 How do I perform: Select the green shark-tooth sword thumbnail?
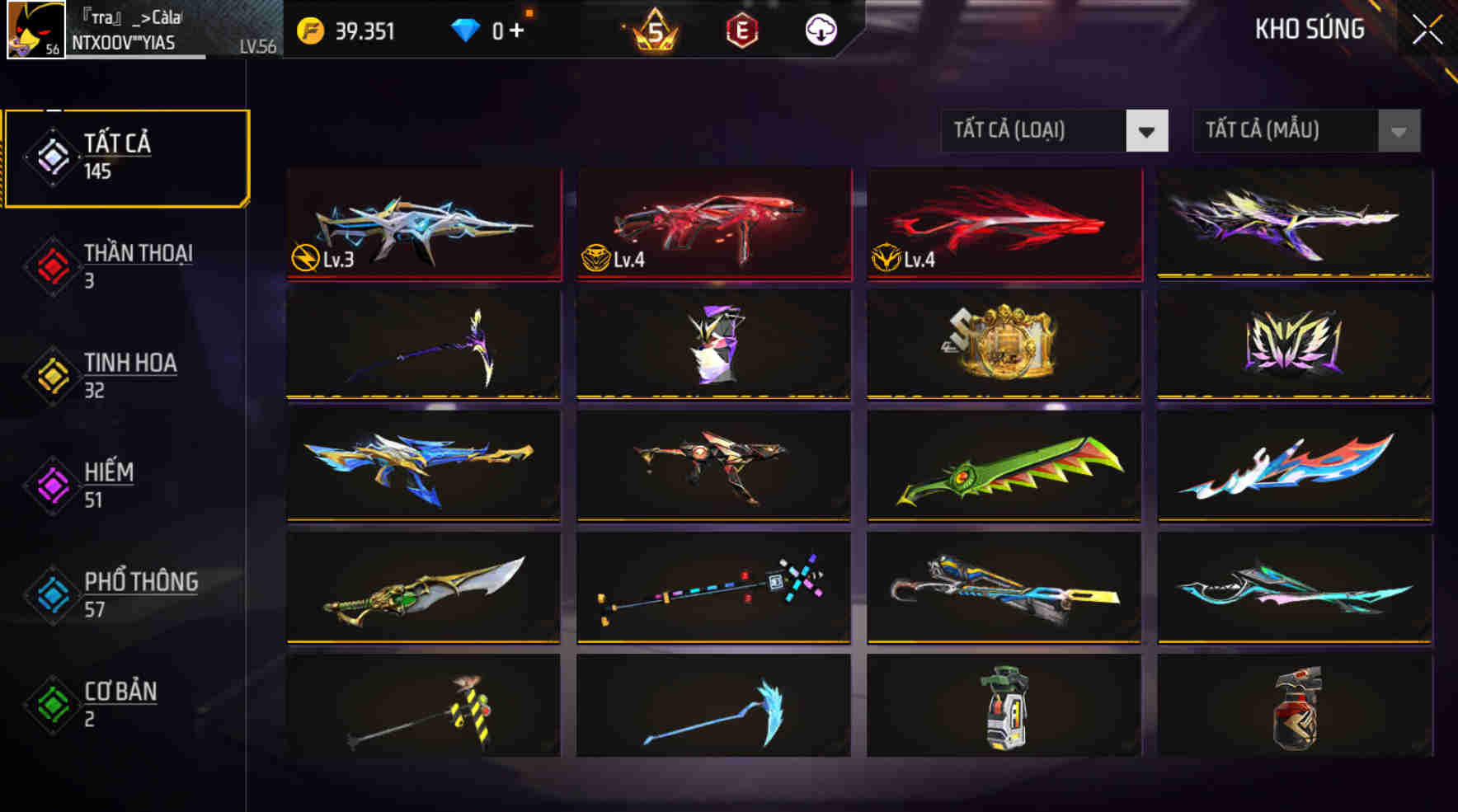[x=1003, y=466]
